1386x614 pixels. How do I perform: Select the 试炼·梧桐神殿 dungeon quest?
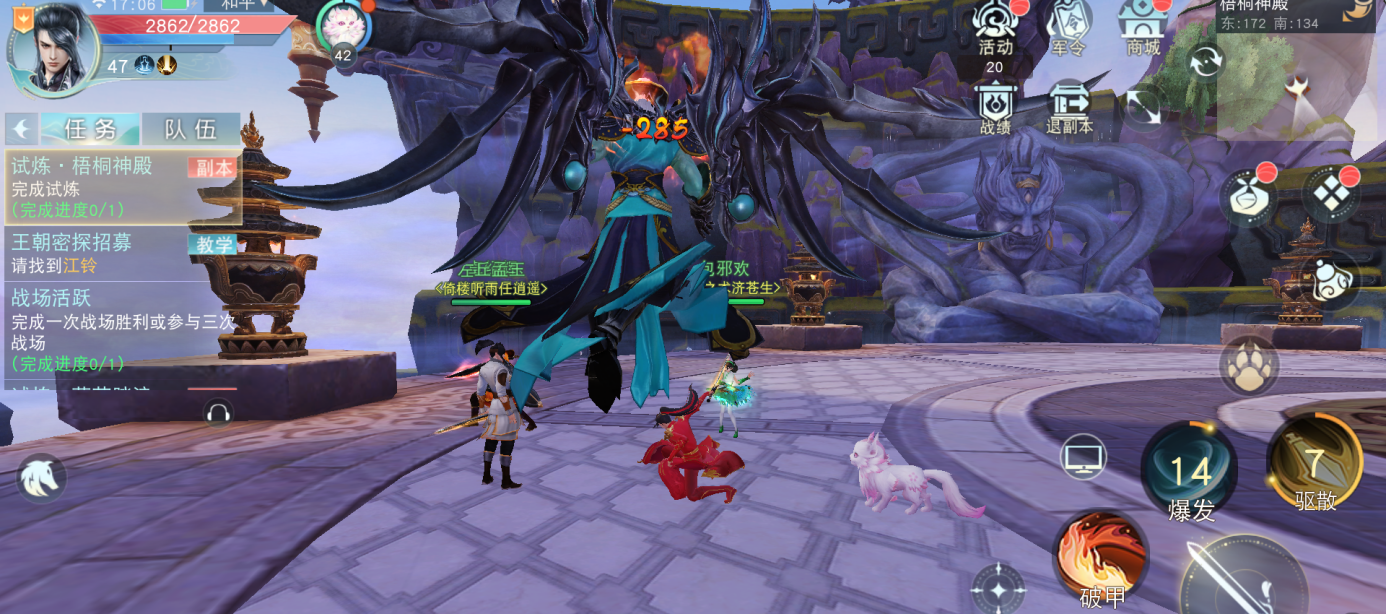pyautogui.click(x=122, y=187)
